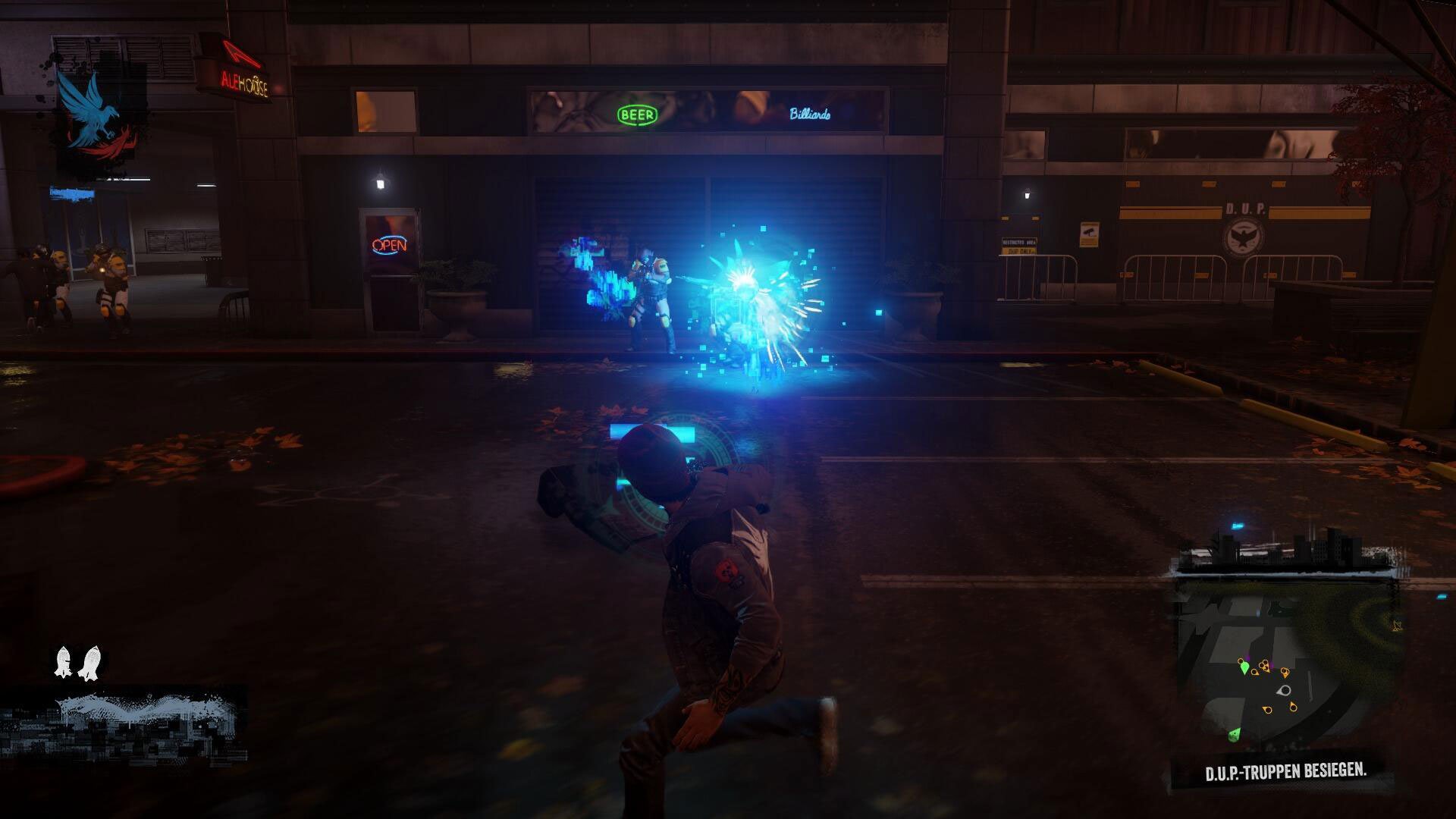Viewport: 1456px width, 819px height.
Task: Click the RESTRICTED AREA DUP ONLY notice
Action: coord(1019,245)
